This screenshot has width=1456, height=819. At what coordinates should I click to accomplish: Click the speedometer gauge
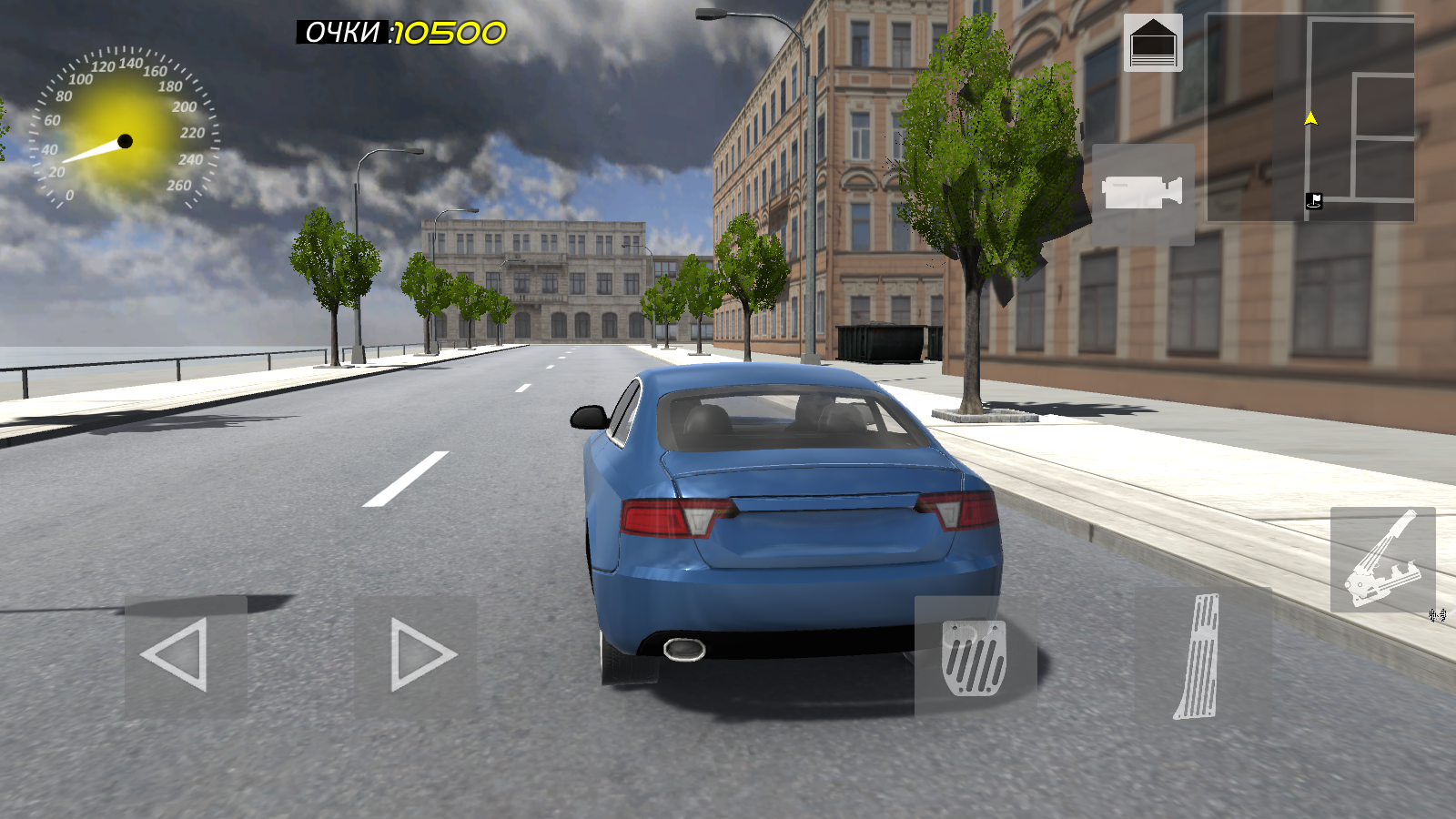(123, 127)
